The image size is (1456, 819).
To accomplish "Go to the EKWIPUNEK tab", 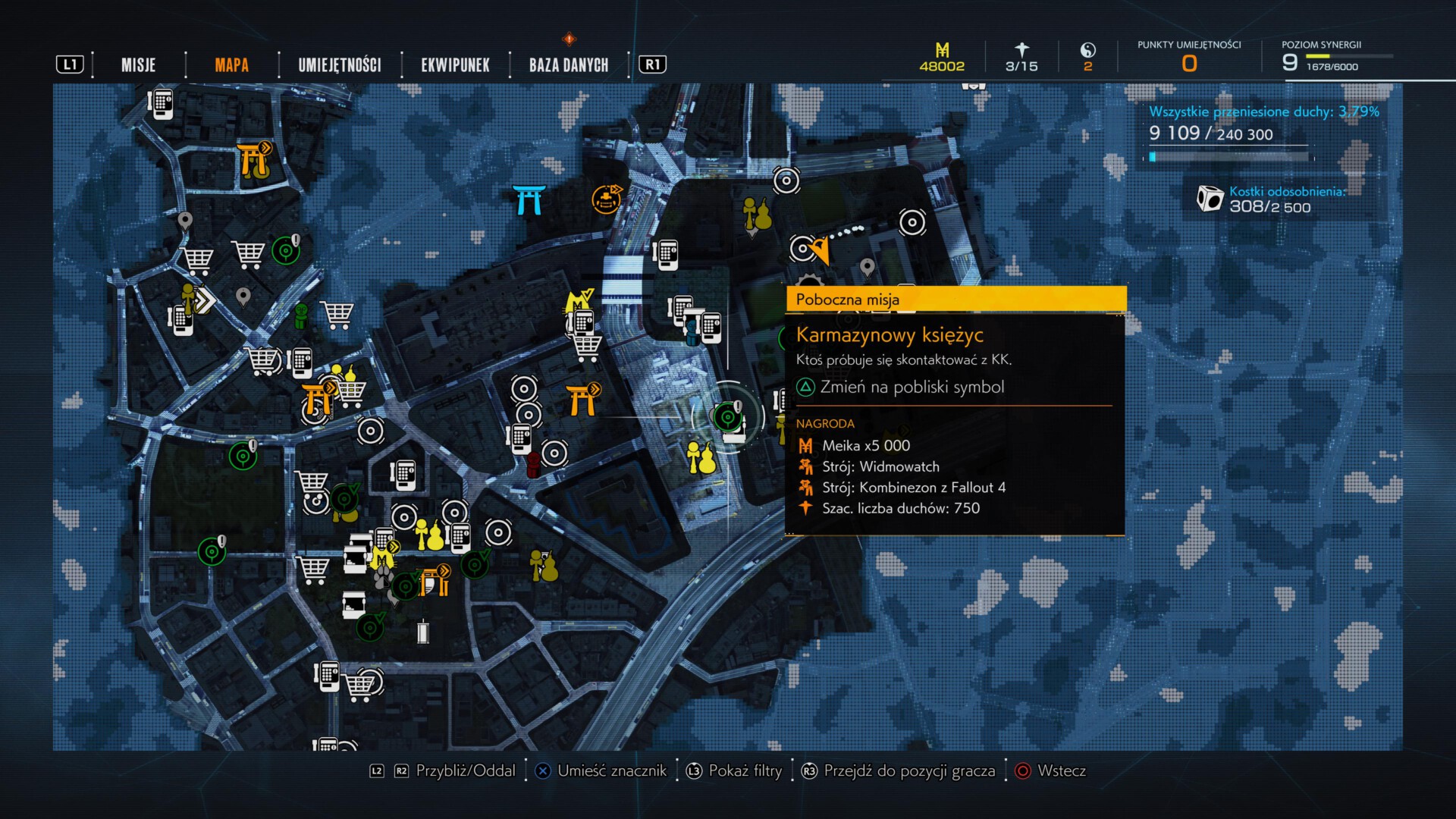I will point(455,65).
